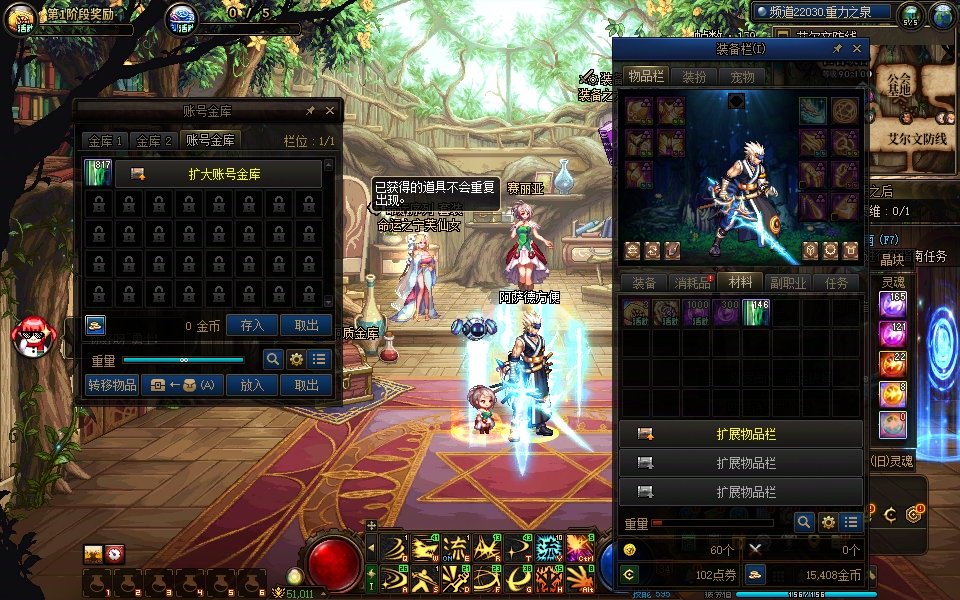This screenshot has width=960, height=600.
Task: Switch to the 装备 inventory tab
Action: [x=644, y=283]
